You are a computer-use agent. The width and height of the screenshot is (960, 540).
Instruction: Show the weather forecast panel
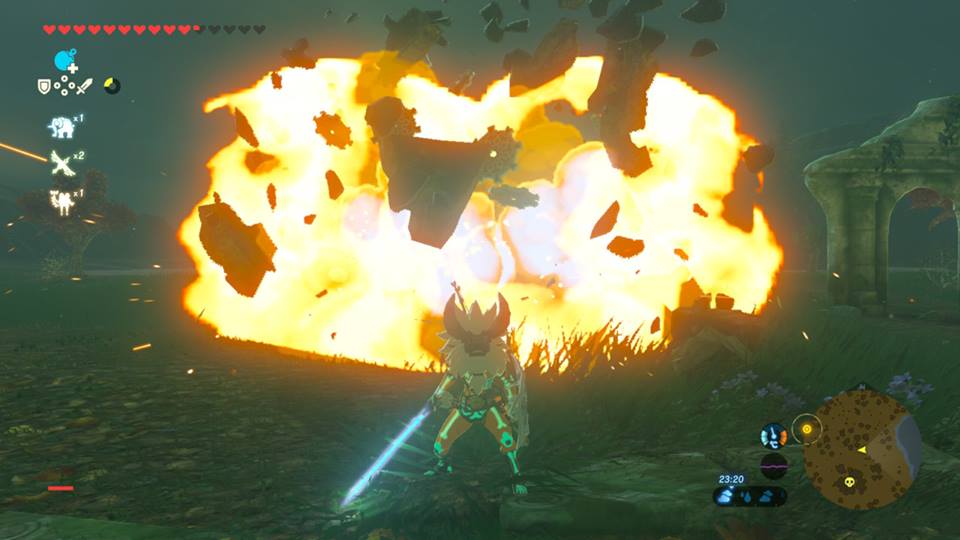tap(750, 496)
